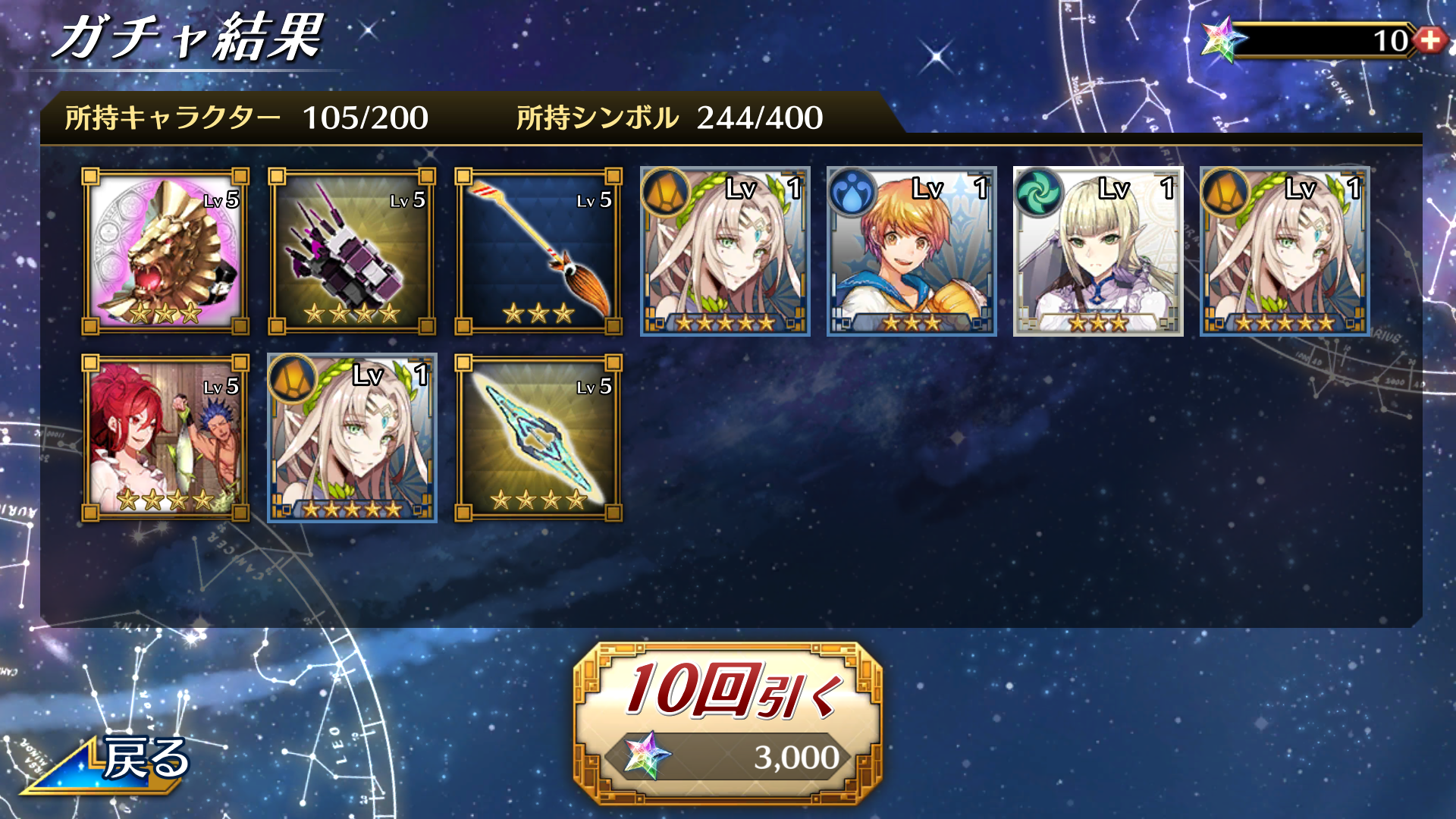Select the golden lion helmet symbol card
Viewport: 1456px width, 819px height.
tap(165, 252)
